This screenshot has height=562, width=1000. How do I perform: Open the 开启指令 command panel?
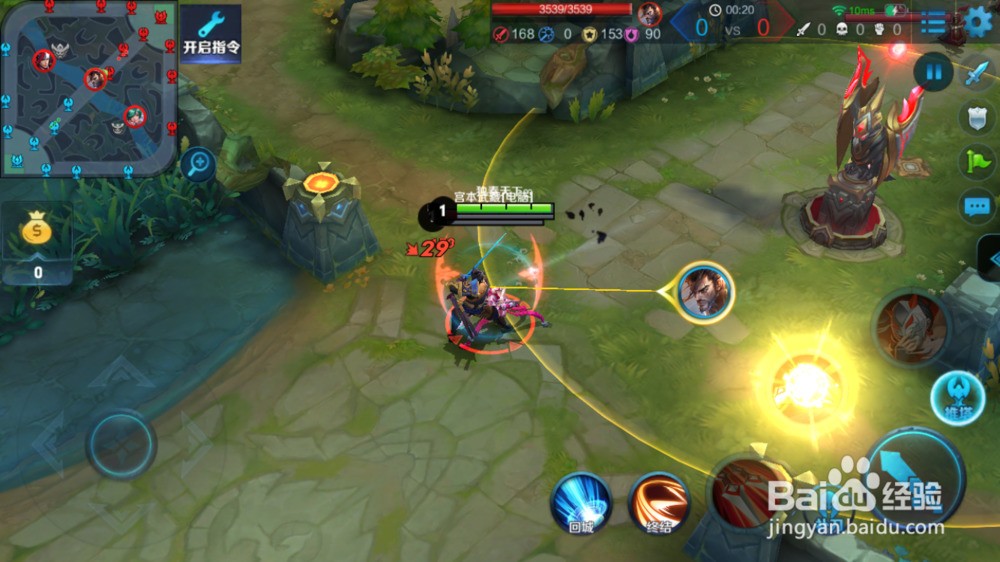pos(211,34)
